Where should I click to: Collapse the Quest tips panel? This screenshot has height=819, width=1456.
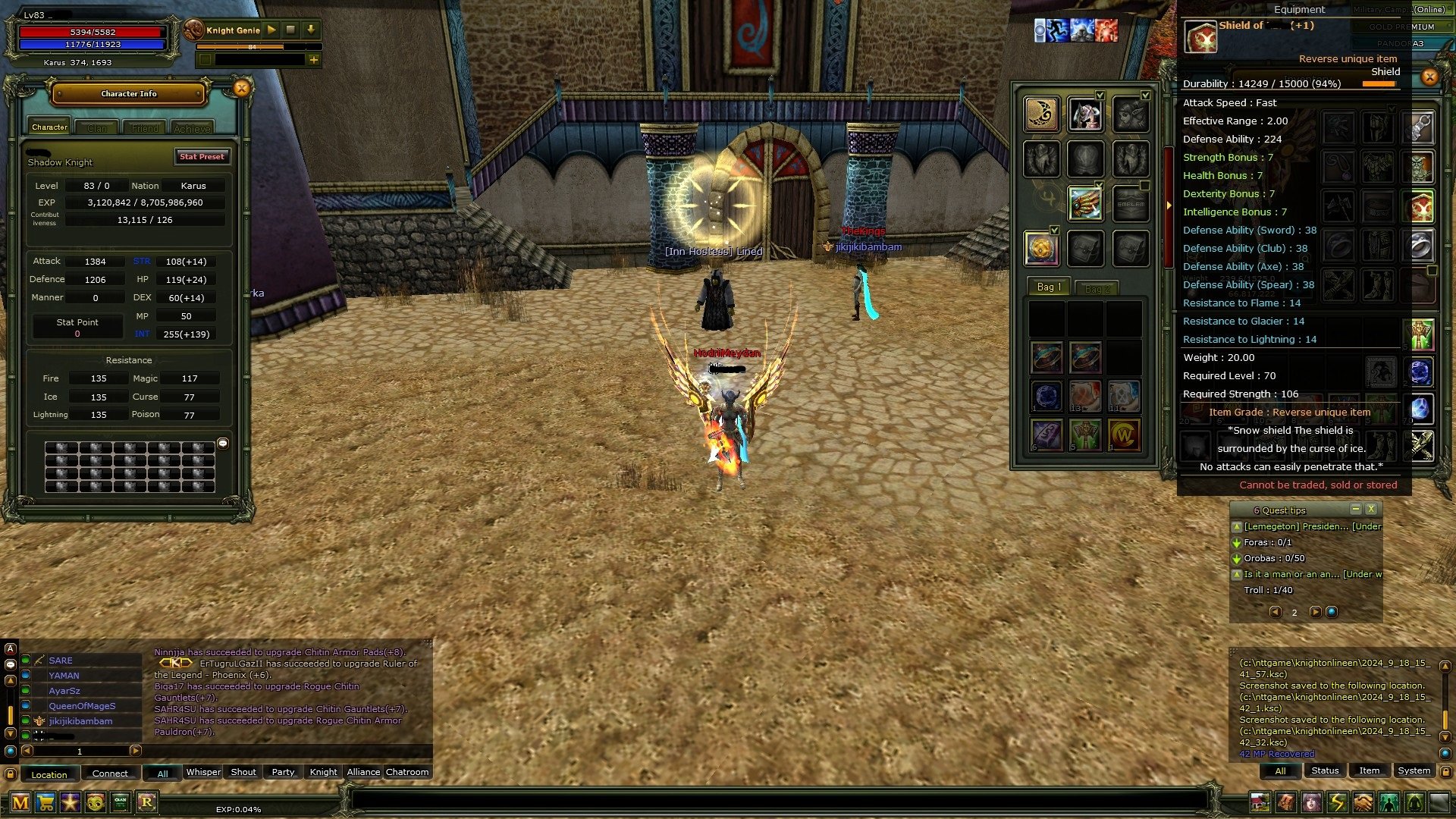pyautogui.click(x=1357, y=510)
